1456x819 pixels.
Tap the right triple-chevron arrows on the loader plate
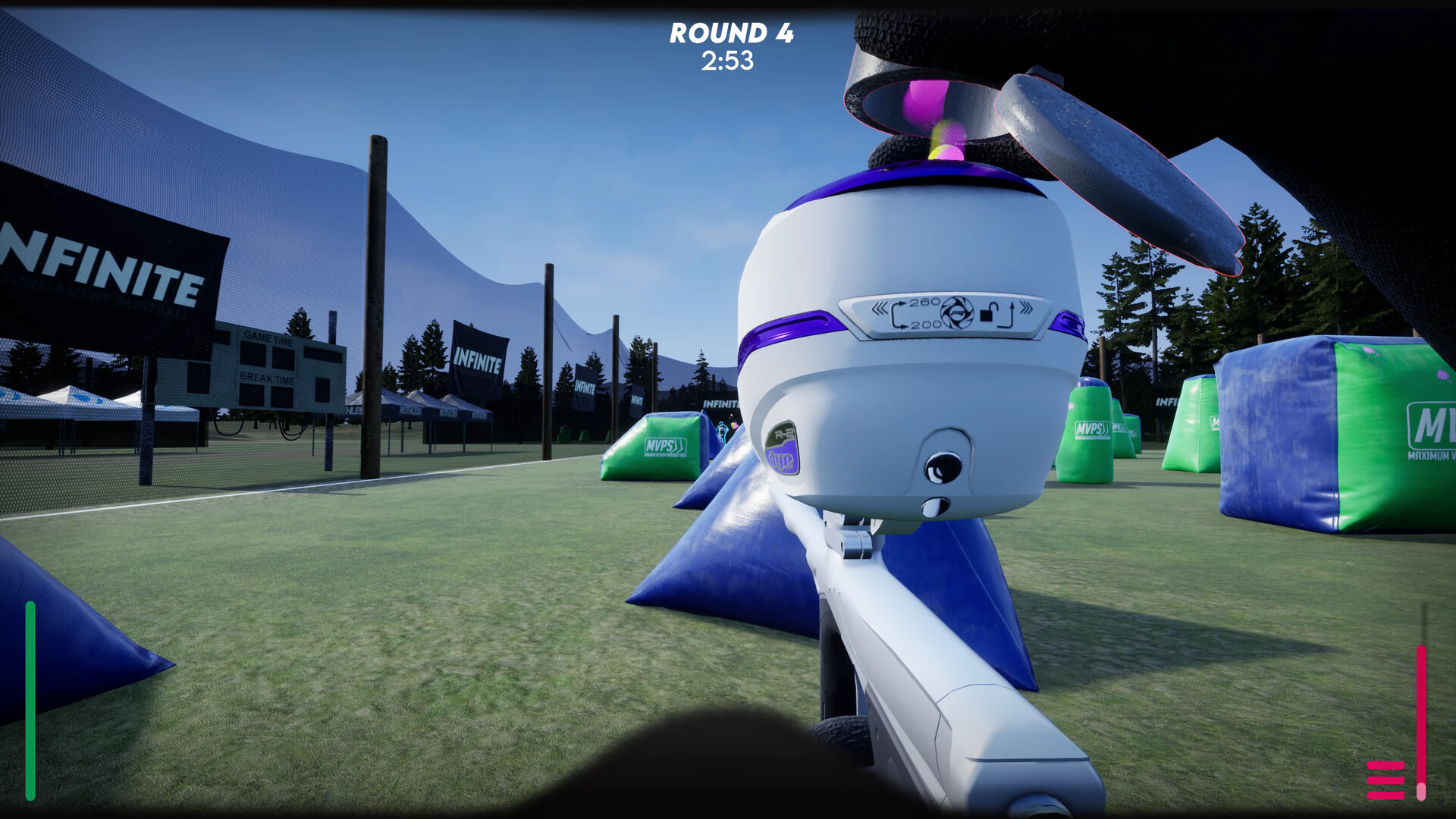tap(1026, 307)
